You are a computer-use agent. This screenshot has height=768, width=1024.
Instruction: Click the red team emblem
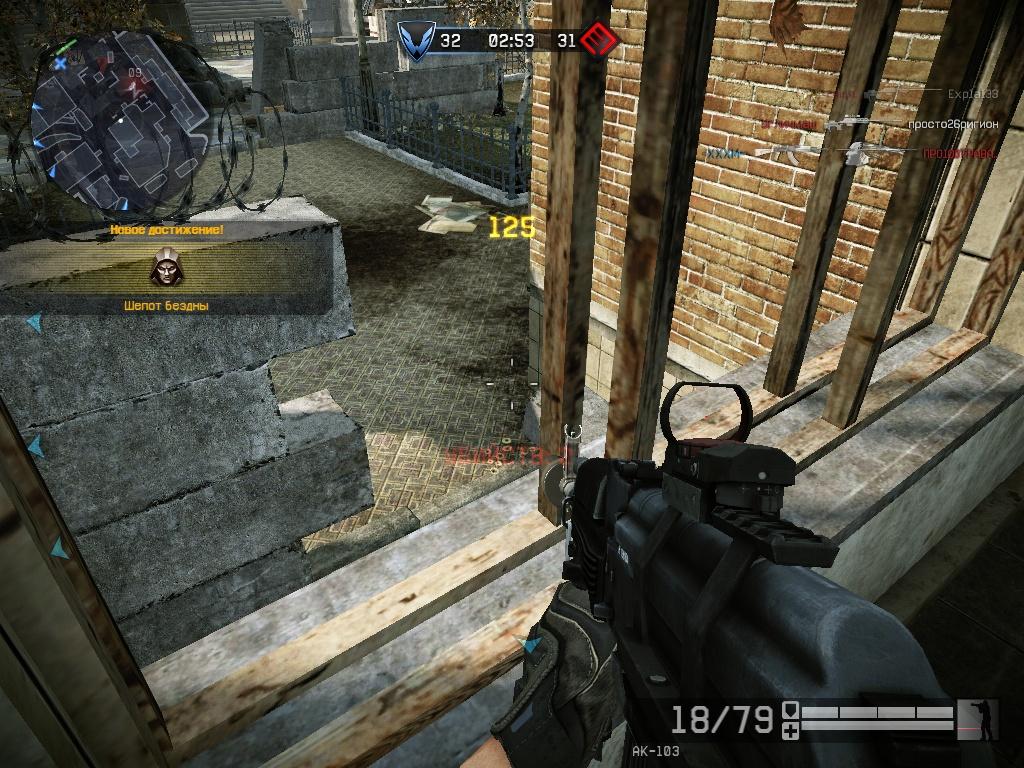600,41
